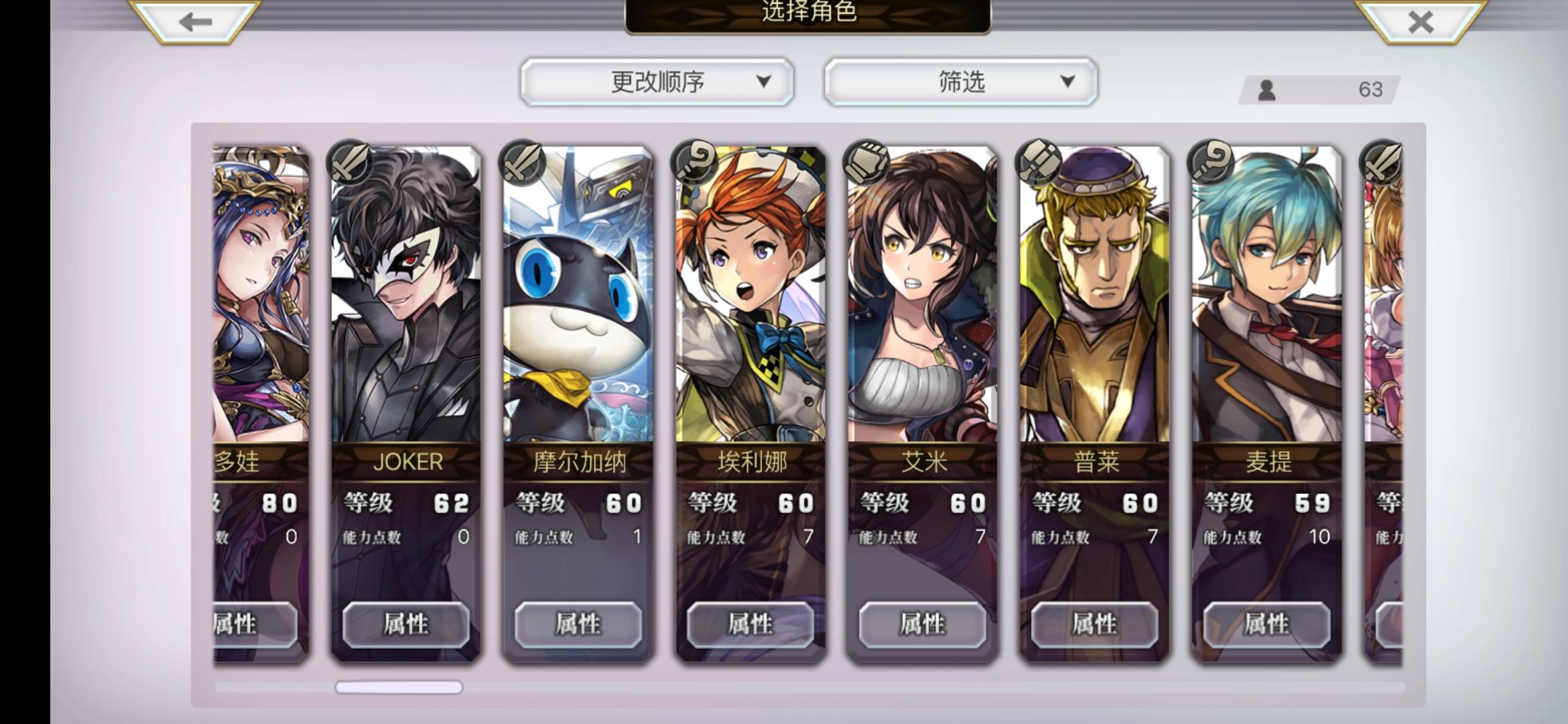Click the arrow on the sort order dropdown
Screen dimensions: 1568x724
coord(764,81)
